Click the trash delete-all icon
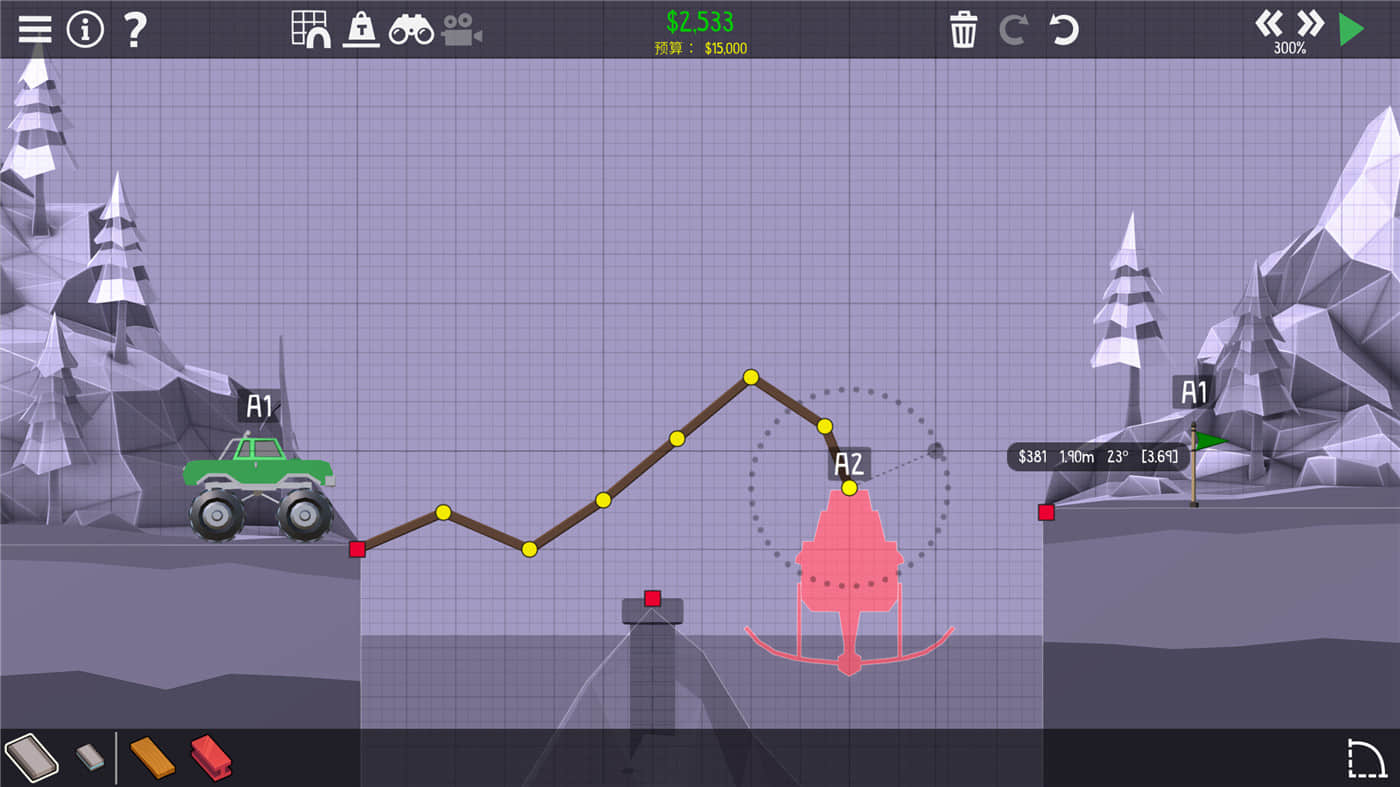Screen dimensions: 1400x787 pos(963,31)
